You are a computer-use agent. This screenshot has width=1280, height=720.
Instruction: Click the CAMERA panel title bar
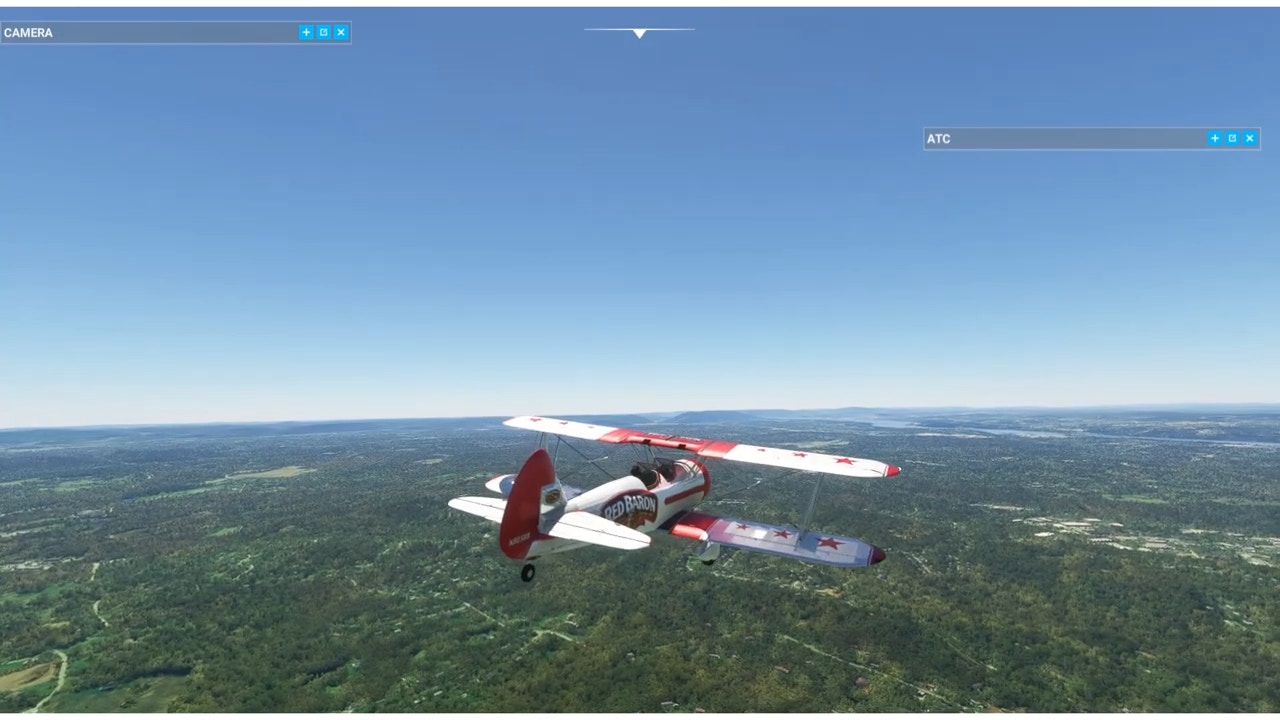150,33
